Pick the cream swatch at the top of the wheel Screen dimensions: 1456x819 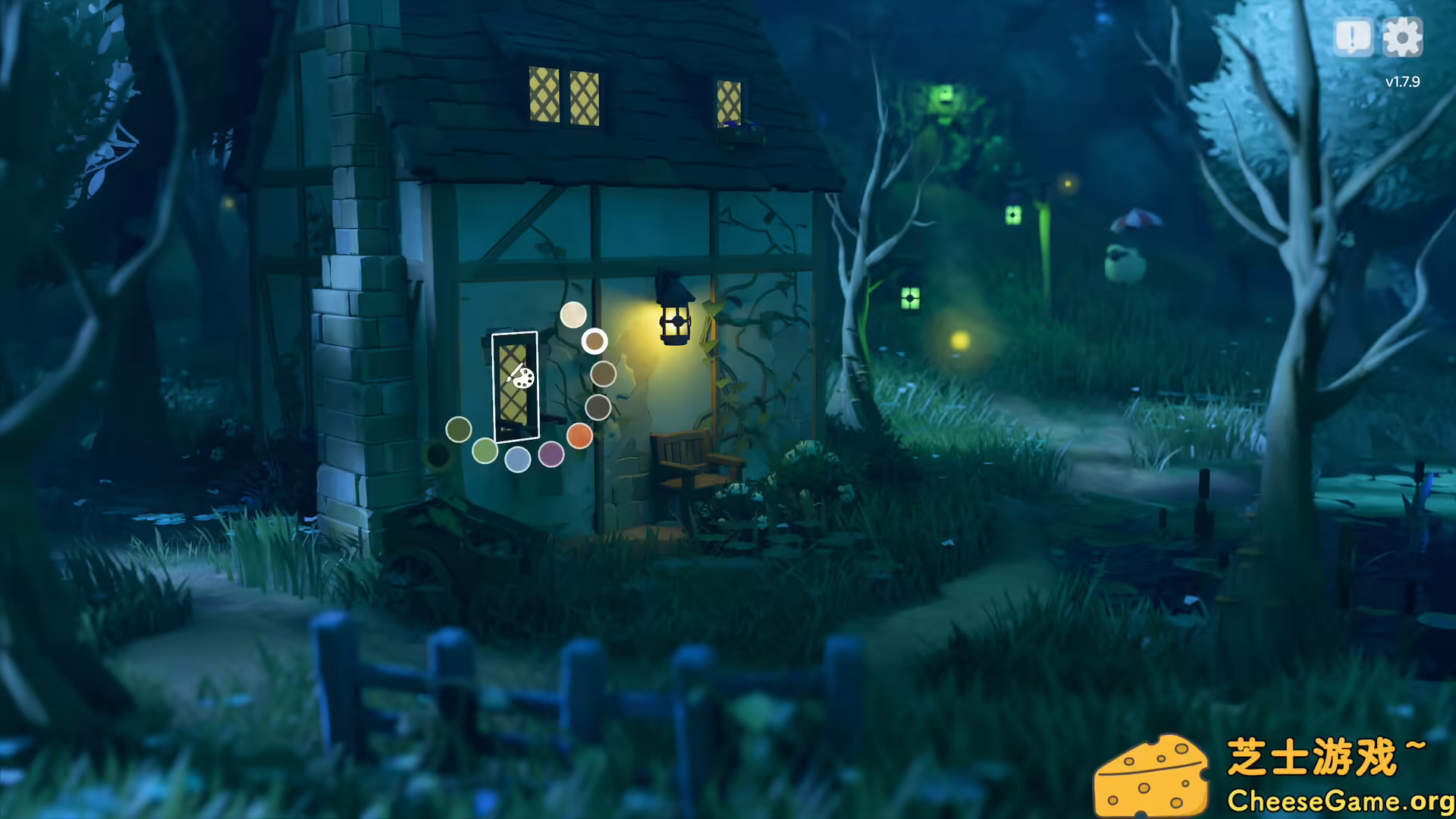(573, 315)
